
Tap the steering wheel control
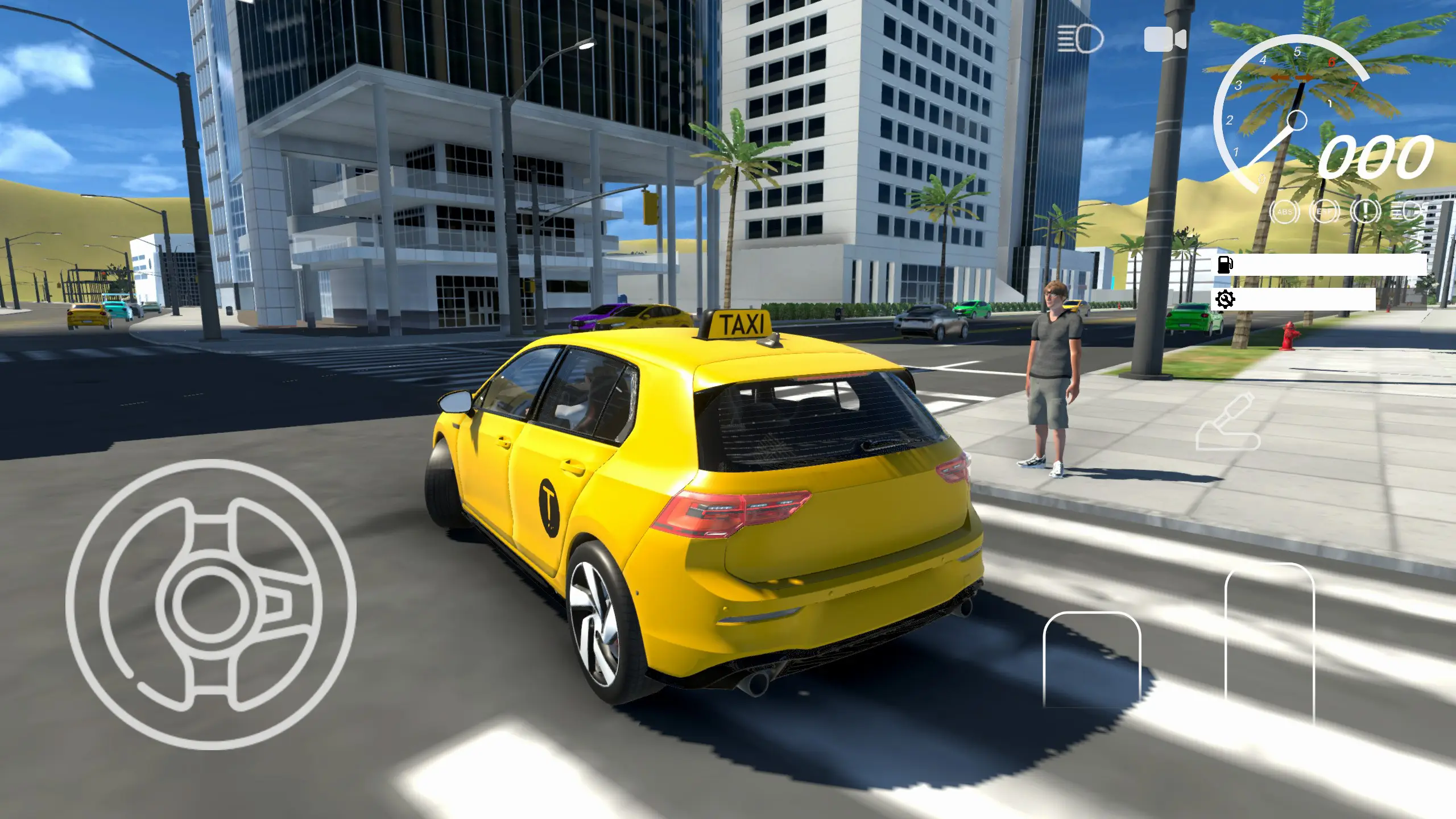(210, 605)
